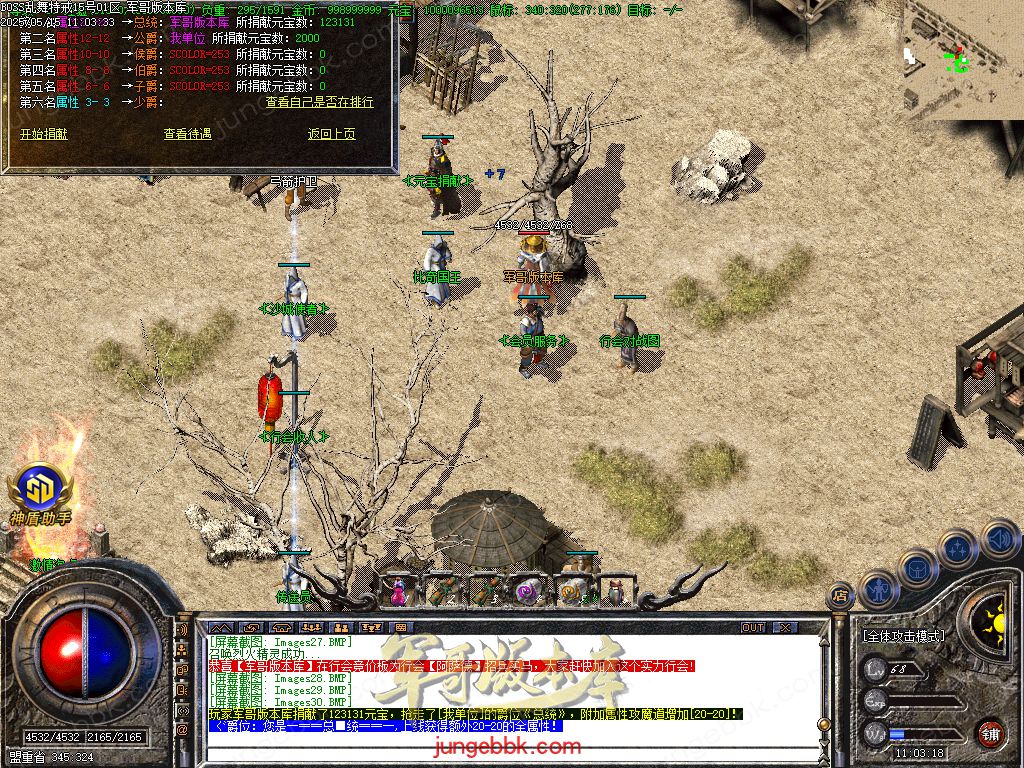Click the 开始捐献 donation link
This screenshot has height=768, width=1024.
(x=44, y=134)
